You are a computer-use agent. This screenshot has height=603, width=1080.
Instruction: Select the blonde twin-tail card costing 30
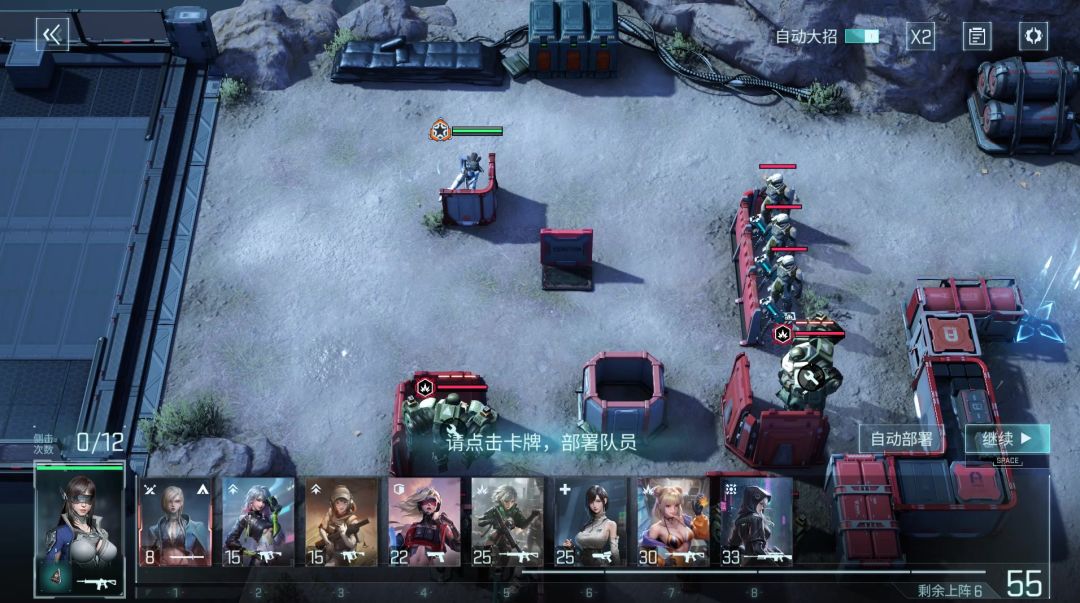pyautogui.click(x=673, y=521)
